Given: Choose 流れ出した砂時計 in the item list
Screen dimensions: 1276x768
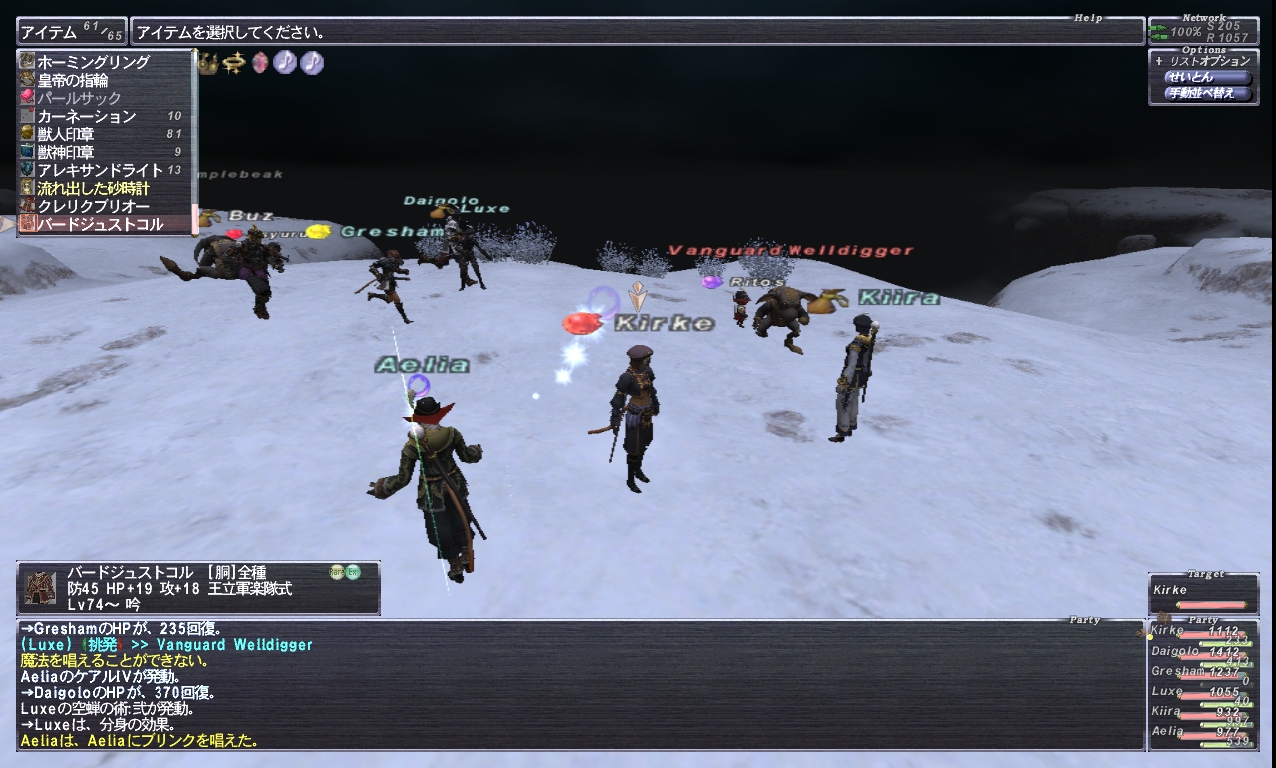Looking at the screenshot, I should tap(93, 188).
